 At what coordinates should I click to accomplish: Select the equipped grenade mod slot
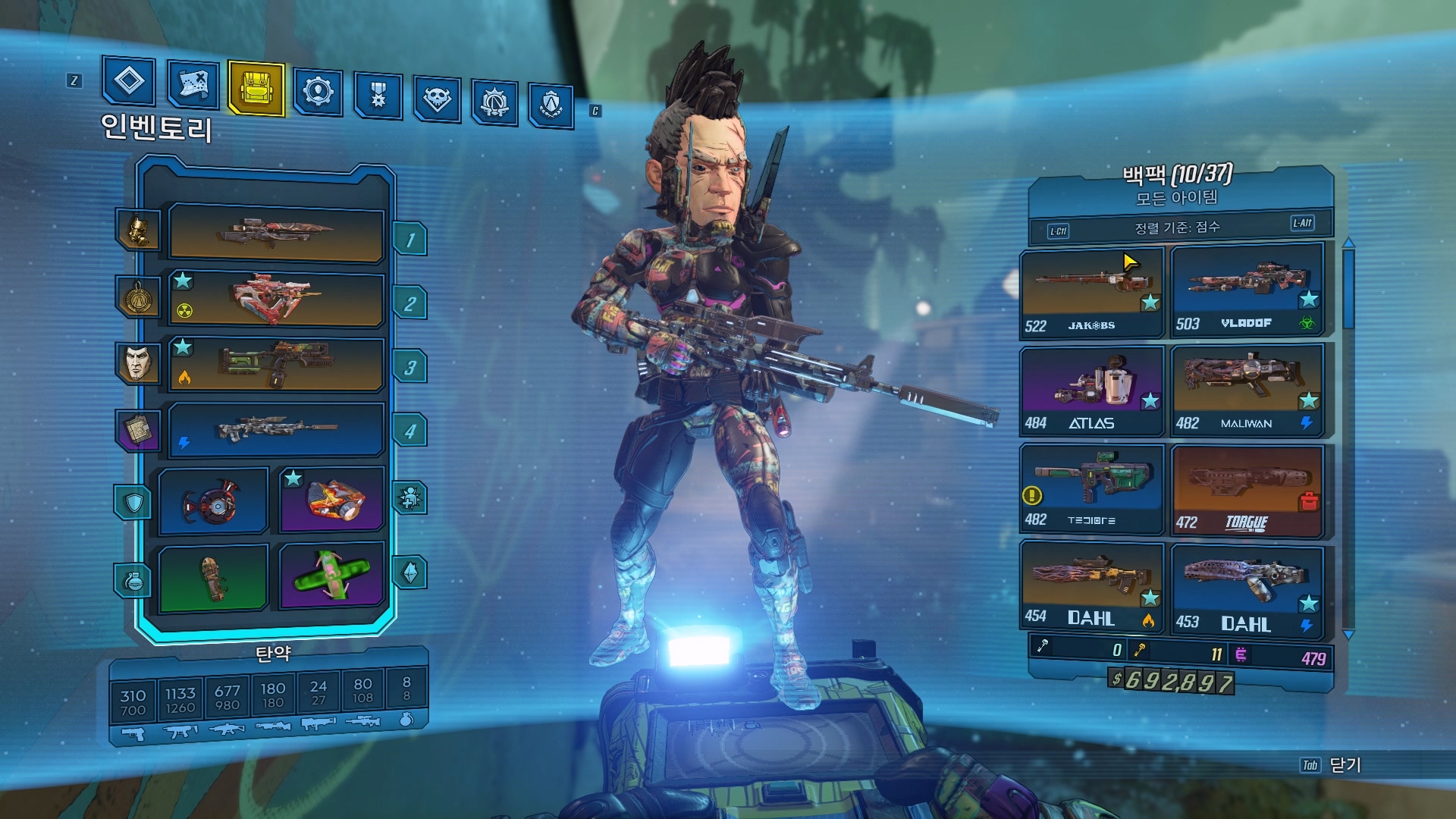point(214,577)
